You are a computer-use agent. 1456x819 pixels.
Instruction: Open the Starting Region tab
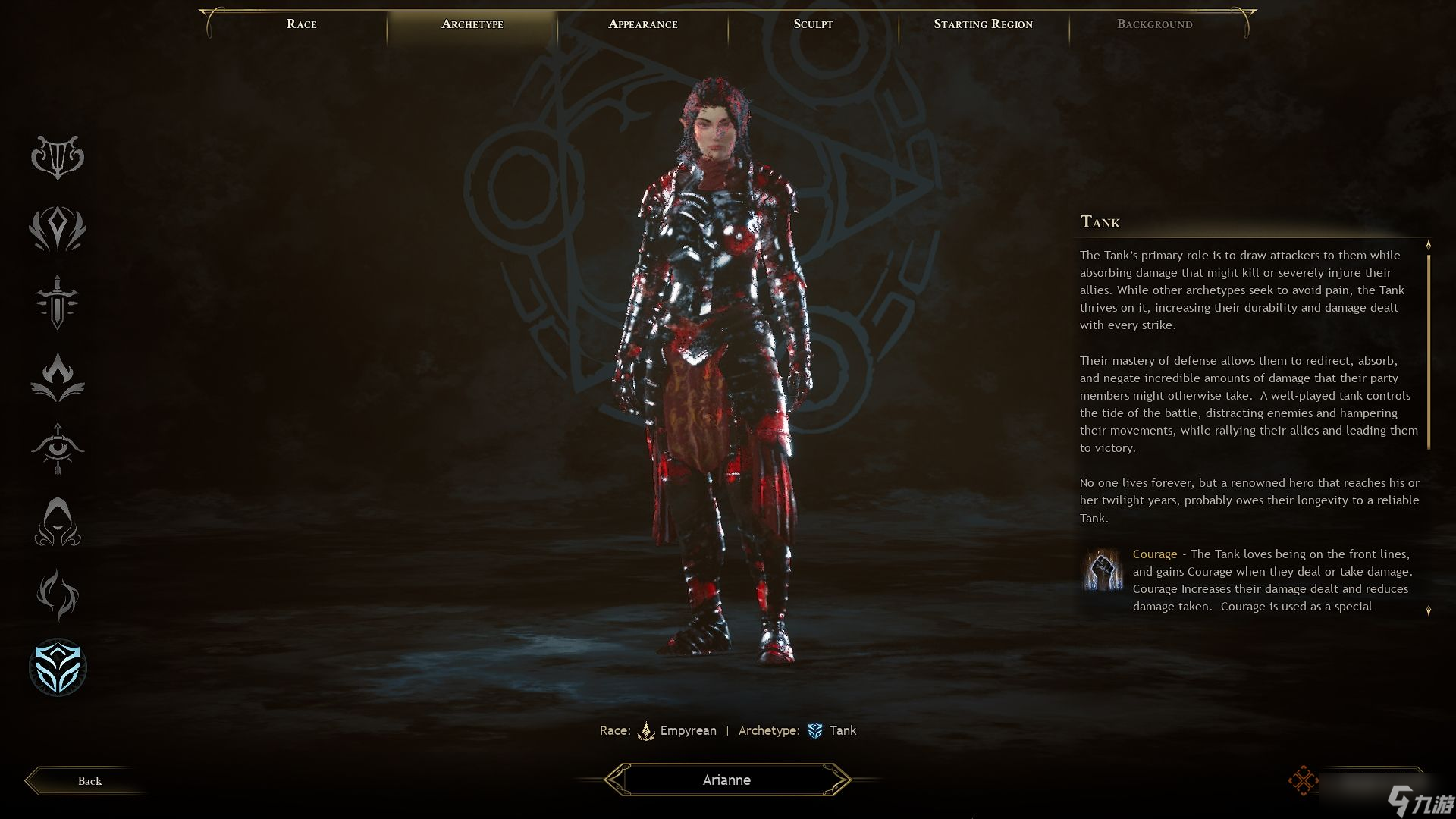983,24
